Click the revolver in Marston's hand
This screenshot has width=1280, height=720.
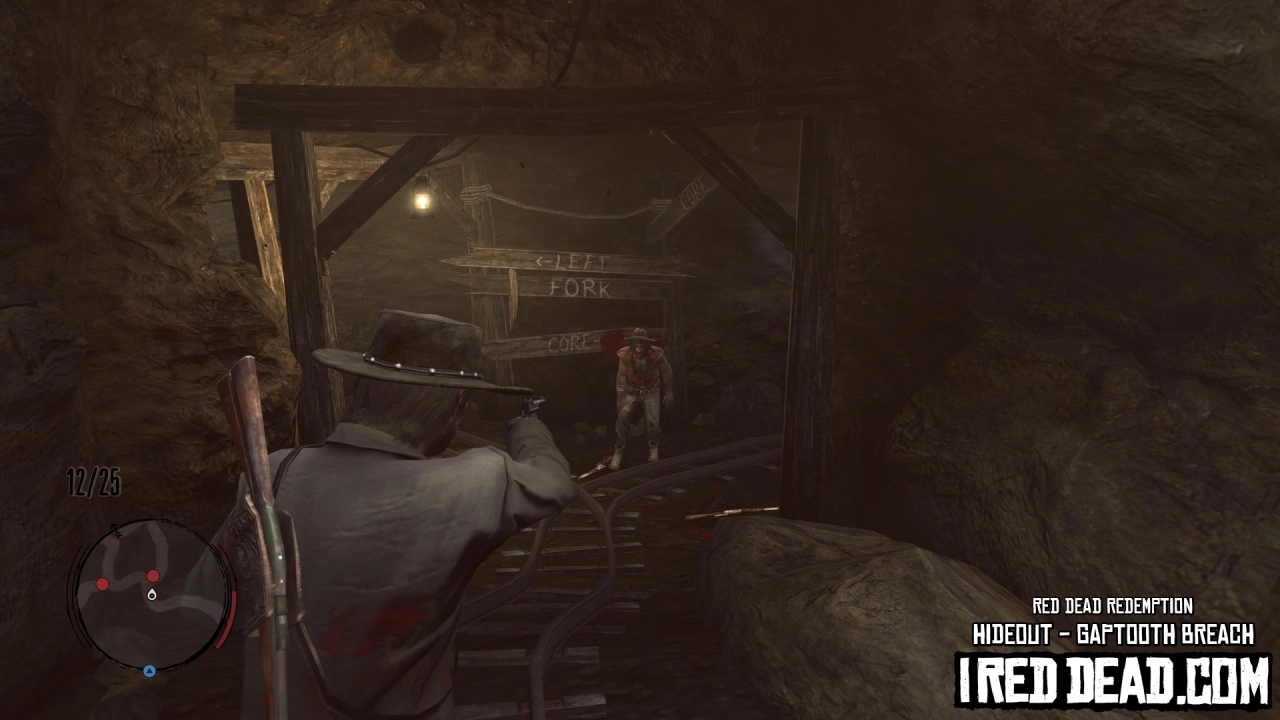(x=531, y=407)
